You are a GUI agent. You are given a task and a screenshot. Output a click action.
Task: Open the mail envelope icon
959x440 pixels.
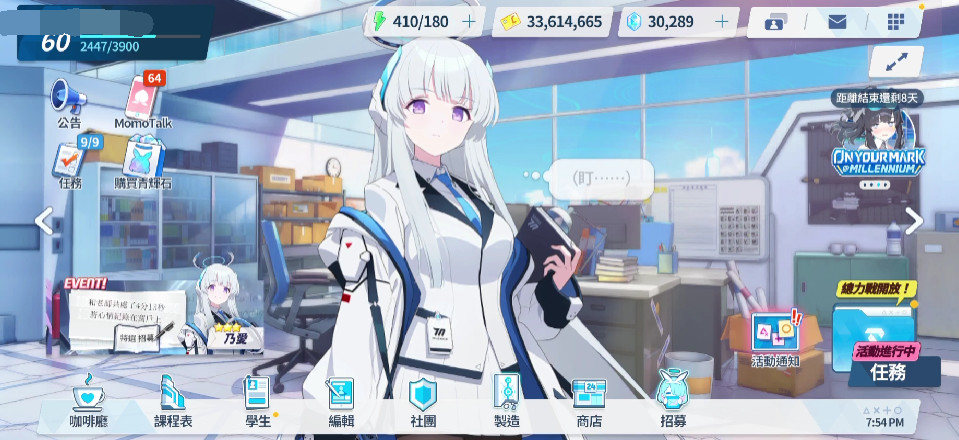point(837,22)
